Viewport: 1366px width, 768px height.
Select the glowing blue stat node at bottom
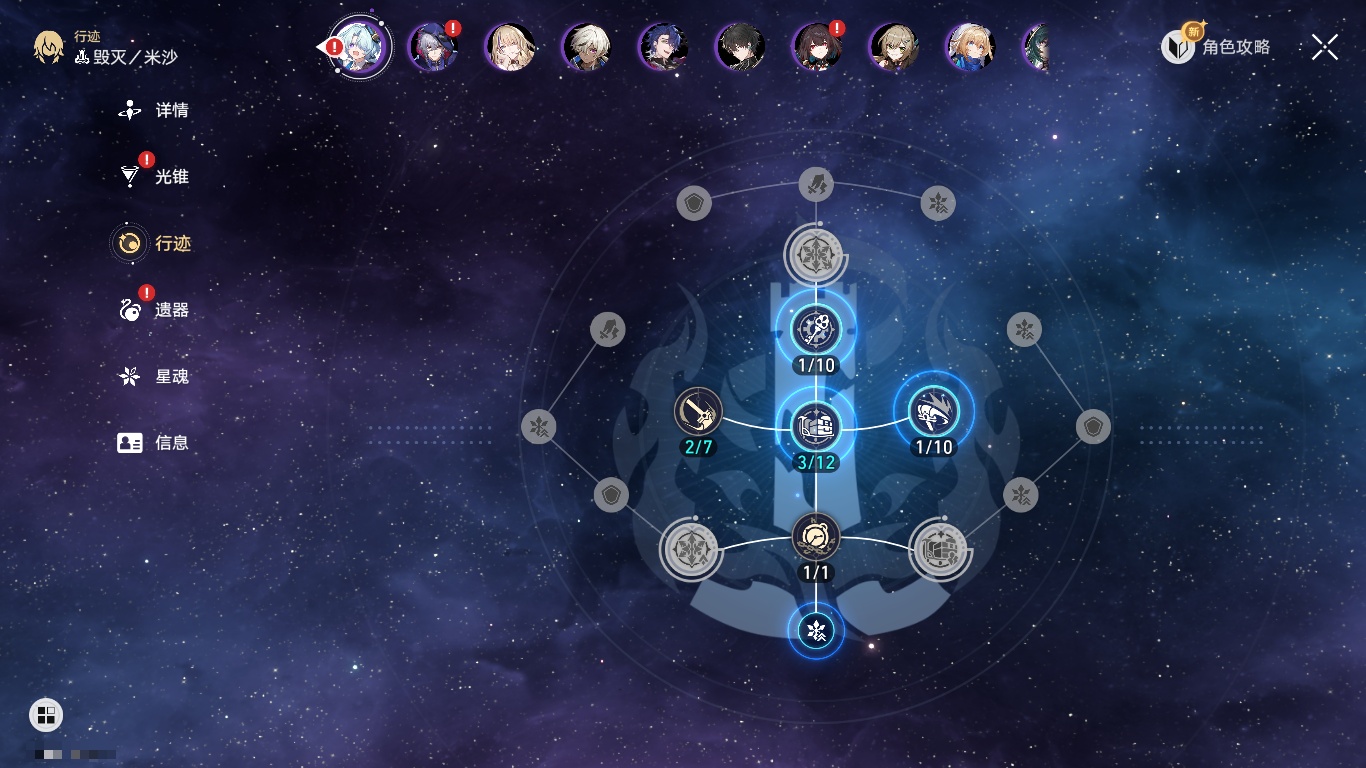point(816,631)
